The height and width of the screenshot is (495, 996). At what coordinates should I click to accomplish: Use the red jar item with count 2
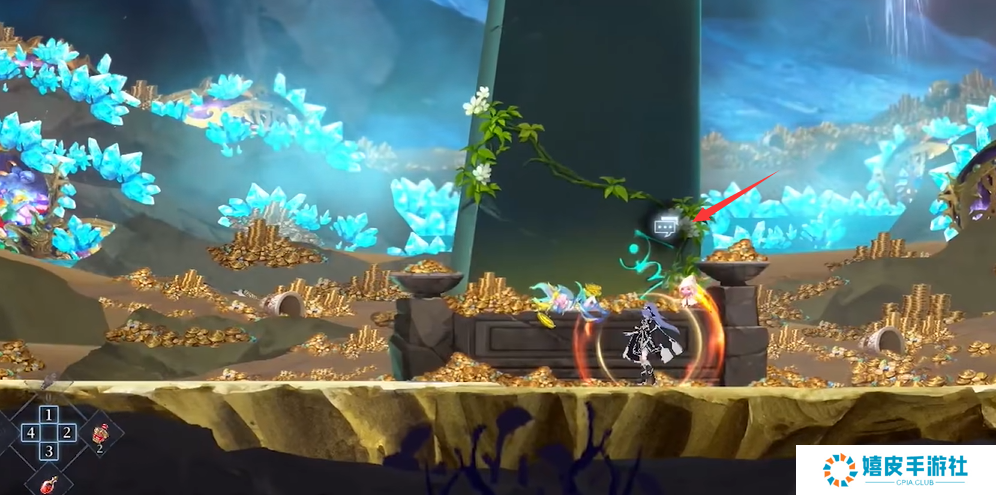(x=100, y=435)
